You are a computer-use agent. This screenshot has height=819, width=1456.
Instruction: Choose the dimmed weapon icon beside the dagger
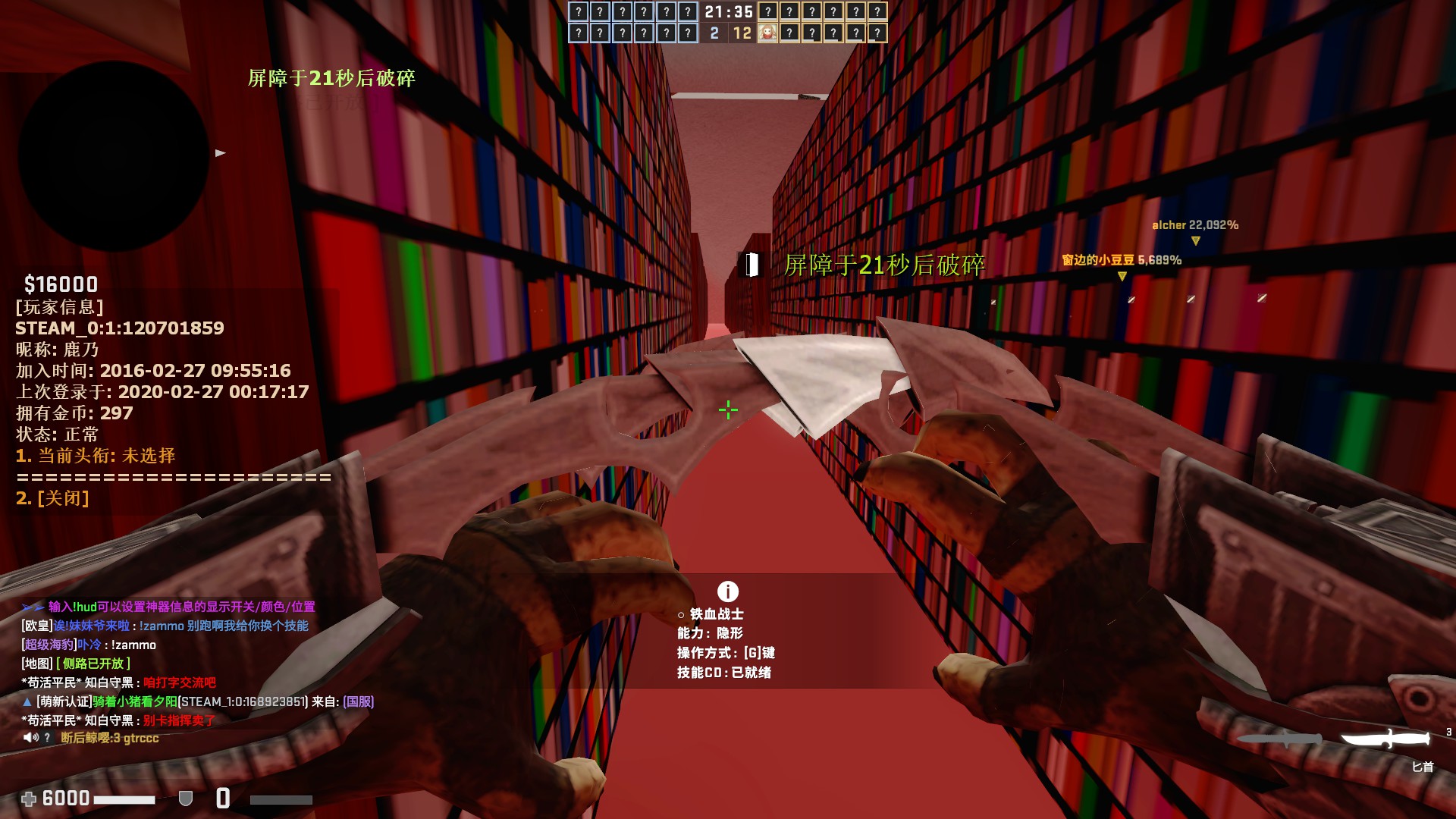pyautogui.click(x=1280, y=739)
